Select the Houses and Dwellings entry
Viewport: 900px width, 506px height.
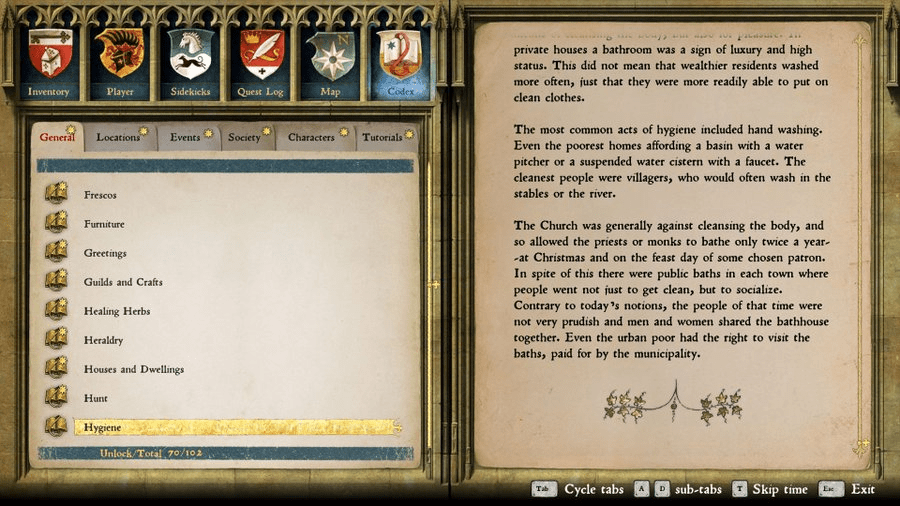tap(133, 369)
